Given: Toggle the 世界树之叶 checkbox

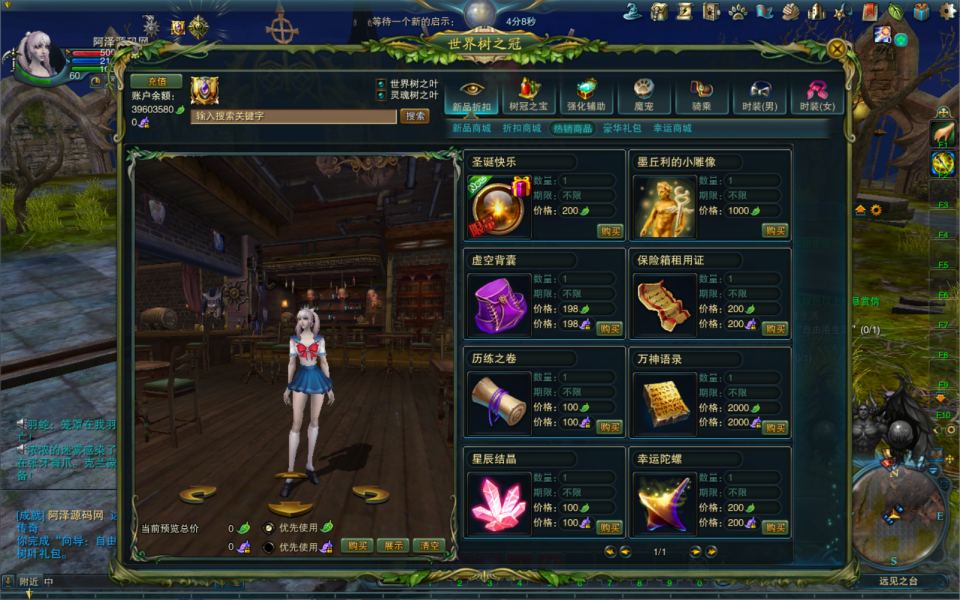Looking at the screenshot, I should click(381, 83).
